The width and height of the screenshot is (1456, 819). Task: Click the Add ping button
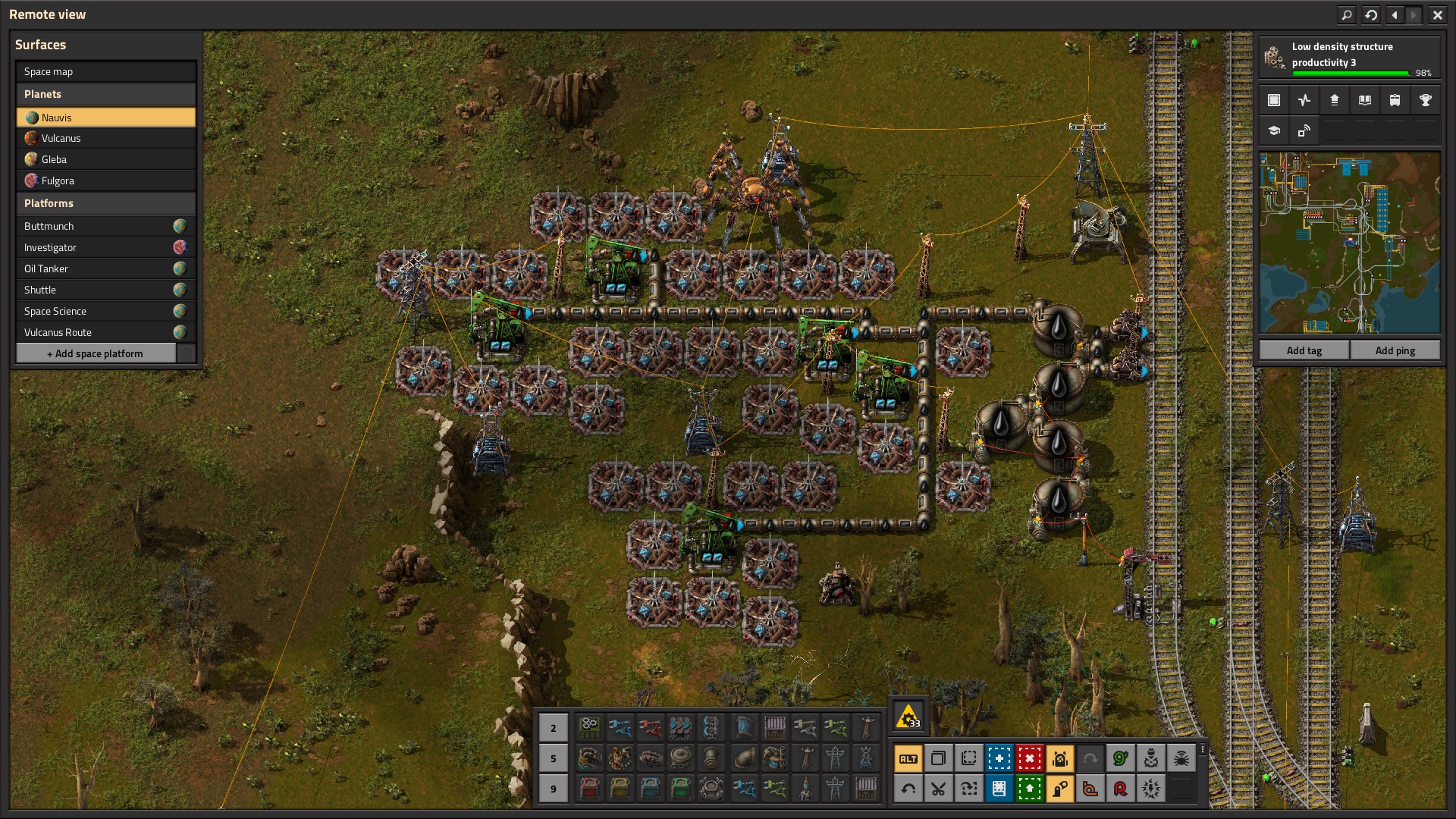(x=1395, y=350)
